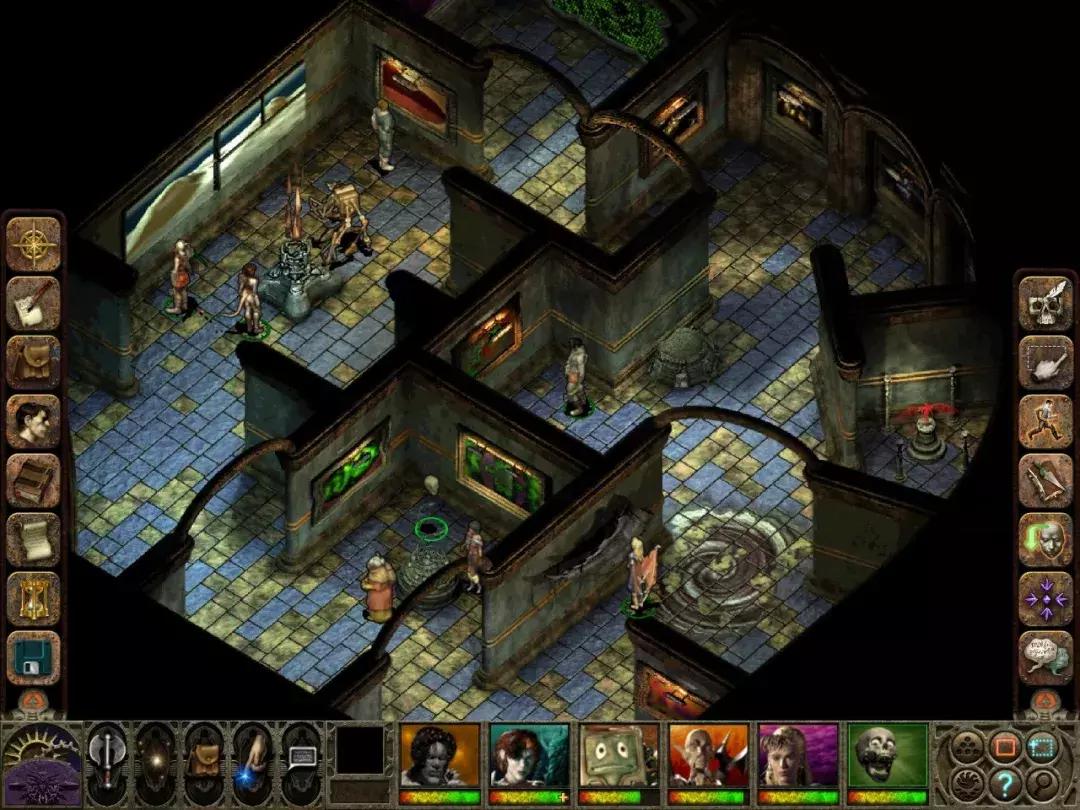Open the area map compass button
Viewport: 1080px width, 810px height.
click(34, 244)
